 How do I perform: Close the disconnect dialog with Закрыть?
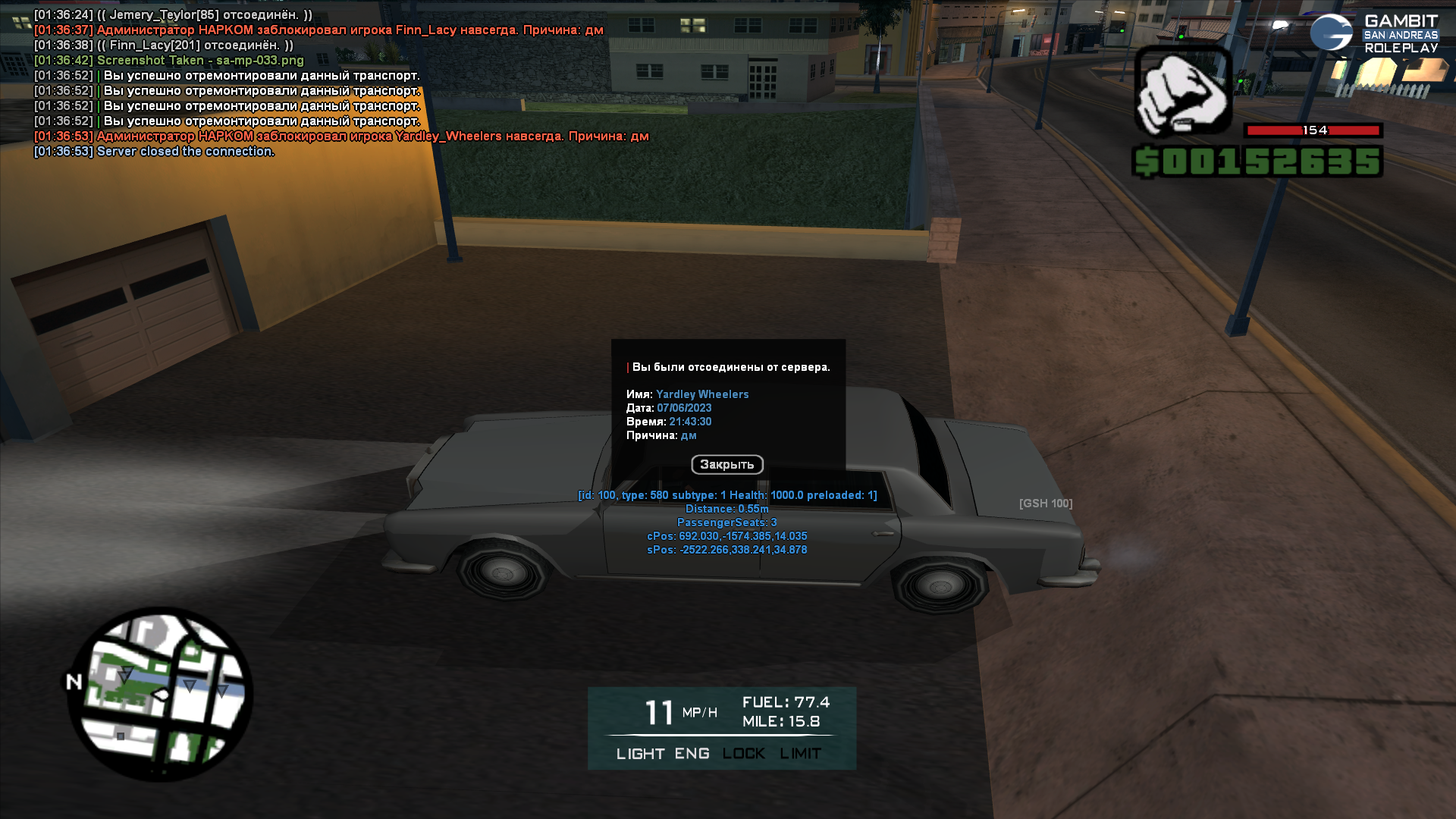(726, 464)
